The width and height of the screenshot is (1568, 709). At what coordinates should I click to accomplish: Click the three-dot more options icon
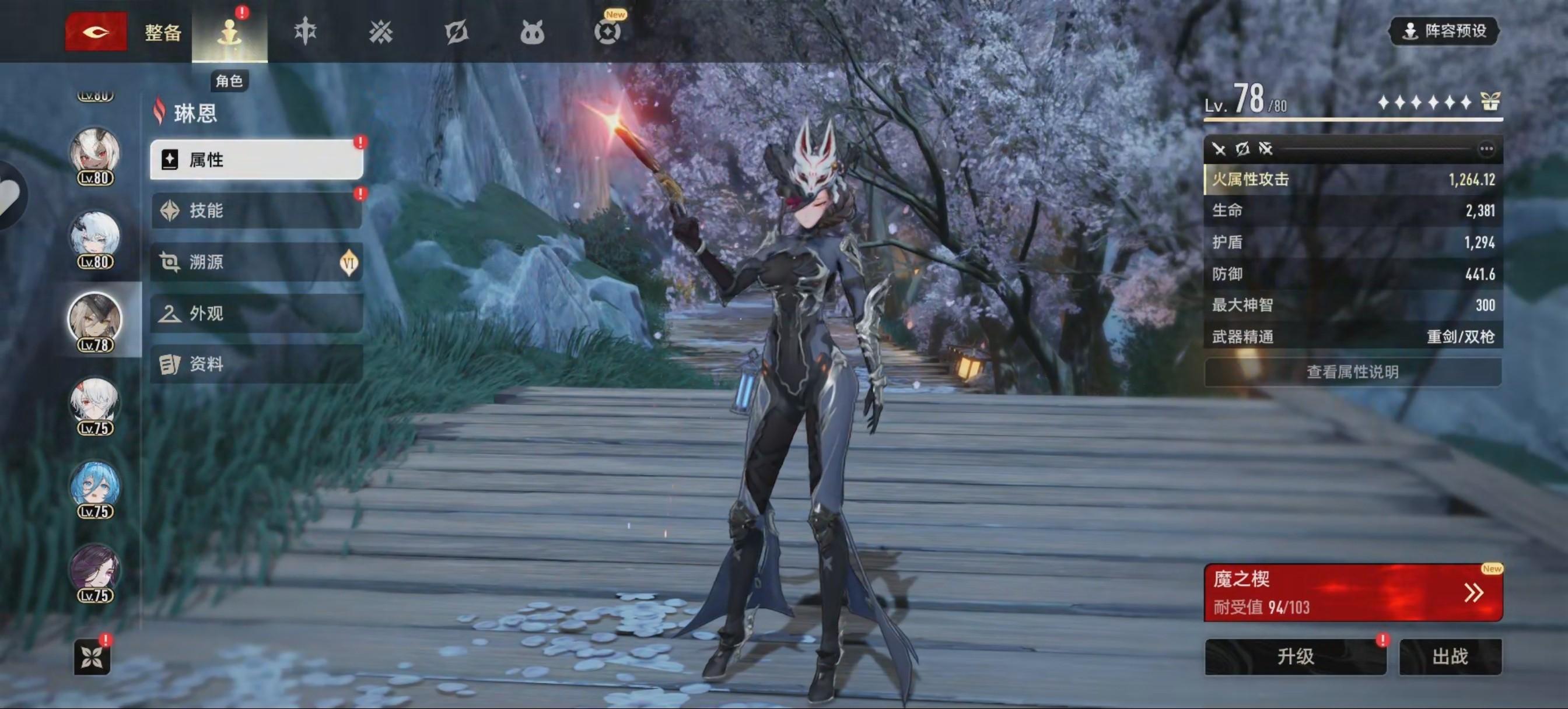tap(1486, 149)
